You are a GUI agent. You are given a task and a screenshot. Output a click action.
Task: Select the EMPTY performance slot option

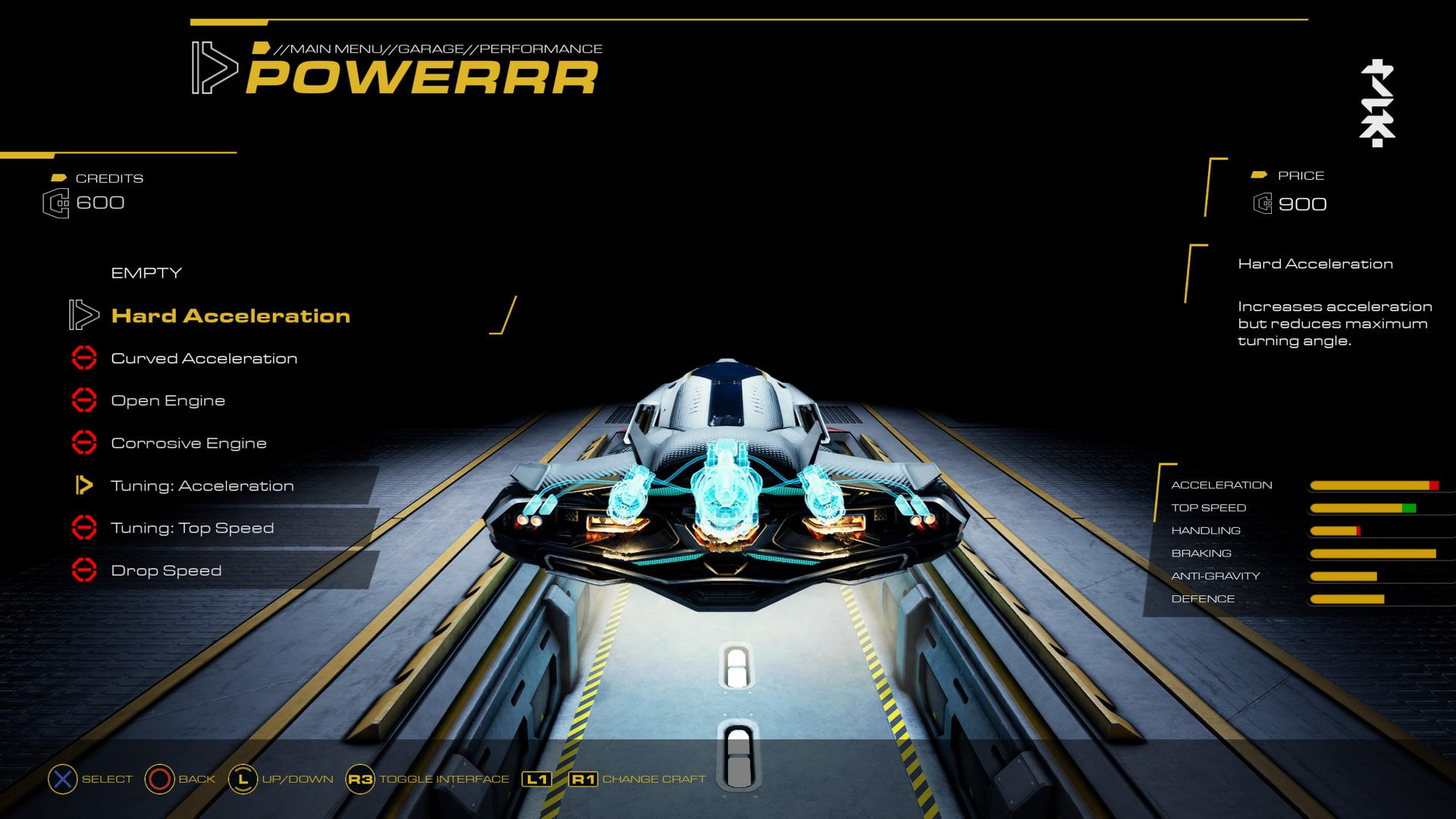tap(146, 273)
